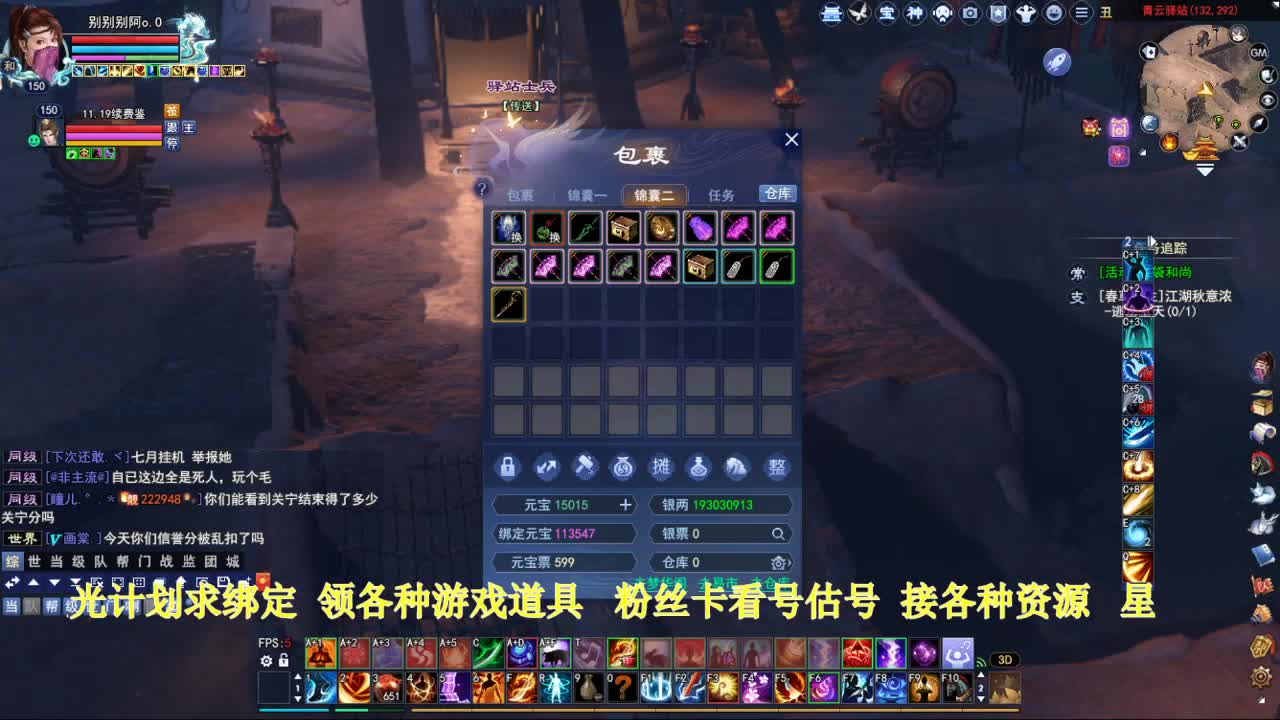Open the camera screenshot icon in the top toolbar

tap(969, 13)
